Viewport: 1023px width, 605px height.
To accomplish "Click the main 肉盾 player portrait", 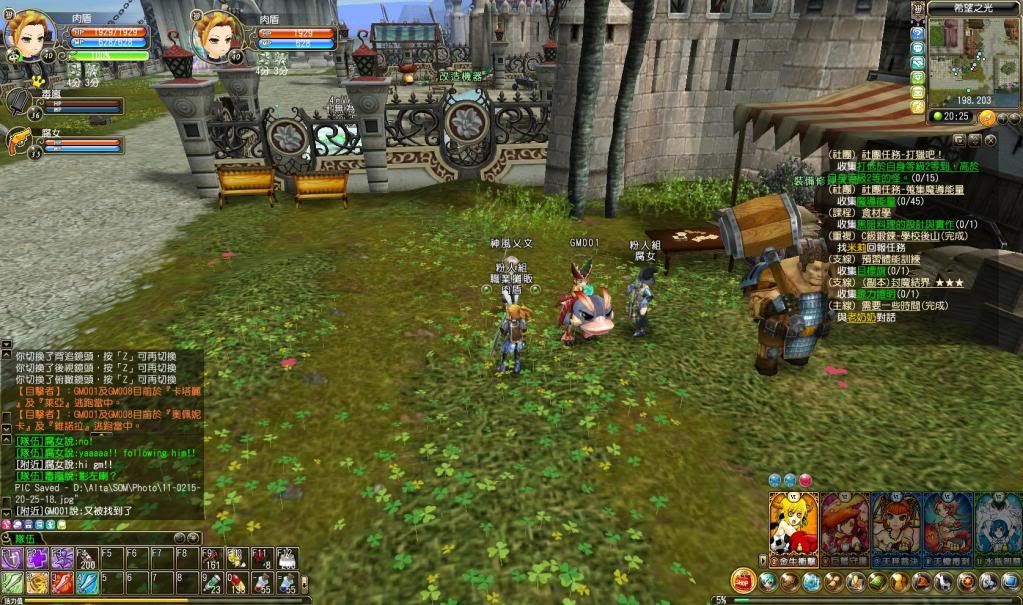I will tap(30, 36).
